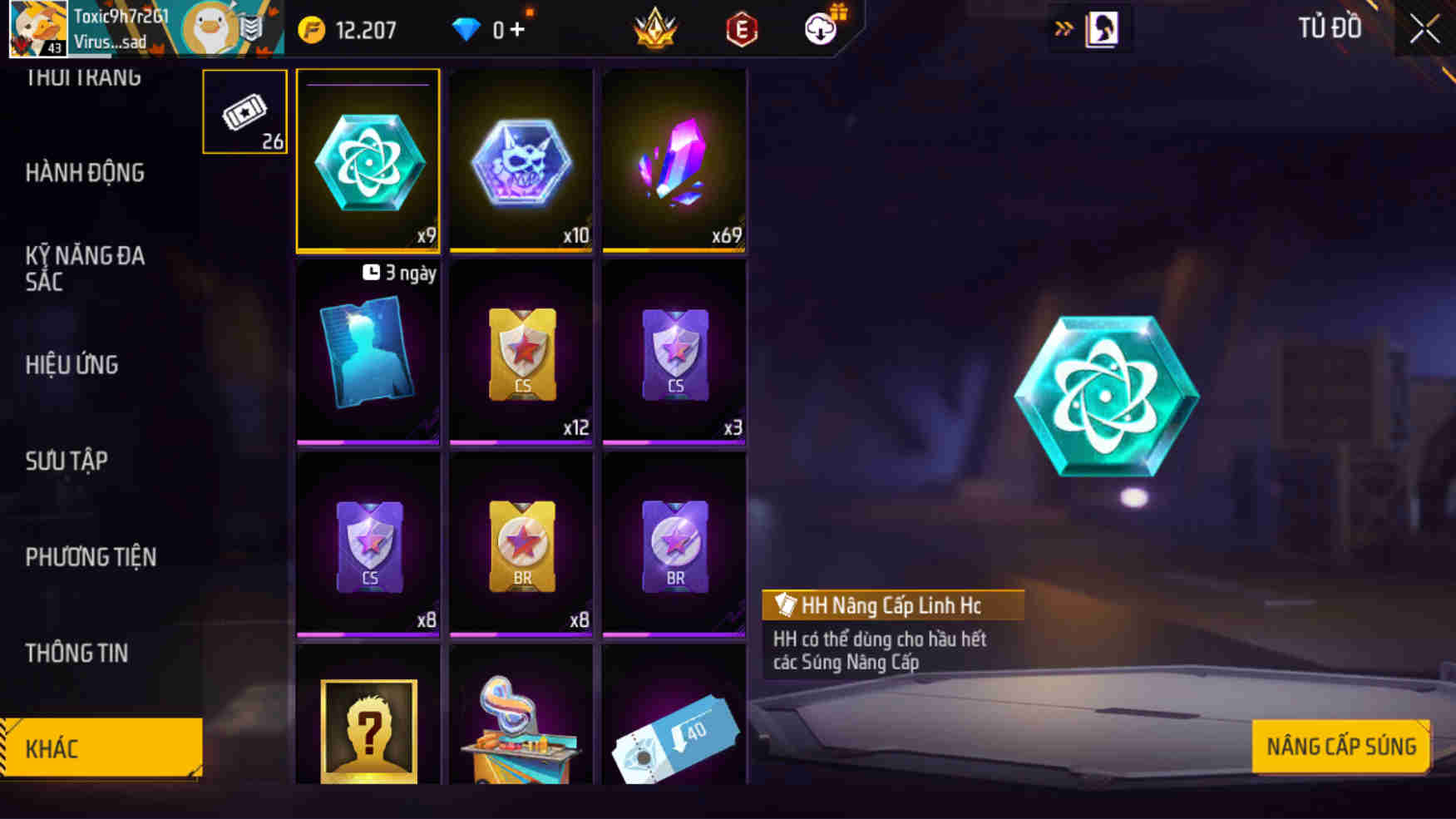Click the ticket counter showing 26
The image size is (1456, 819).
(x=244, y=112)
